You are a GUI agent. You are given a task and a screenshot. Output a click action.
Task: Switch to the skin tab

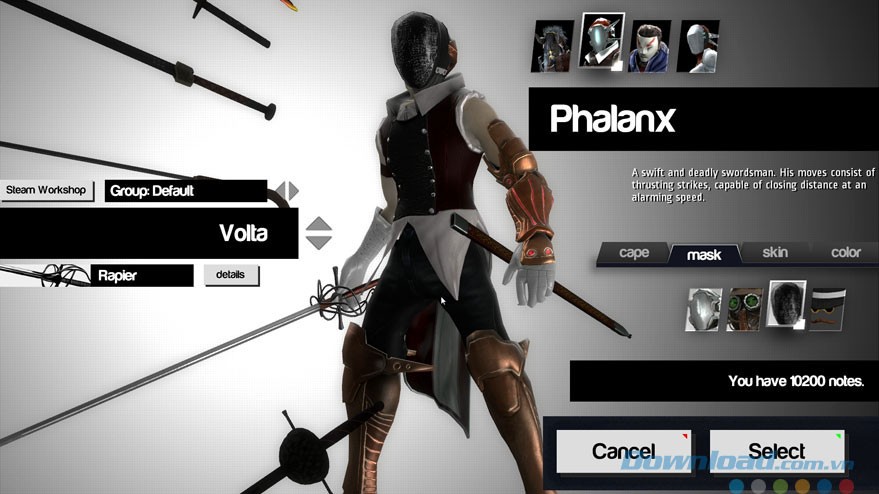[x=775, y=253]
